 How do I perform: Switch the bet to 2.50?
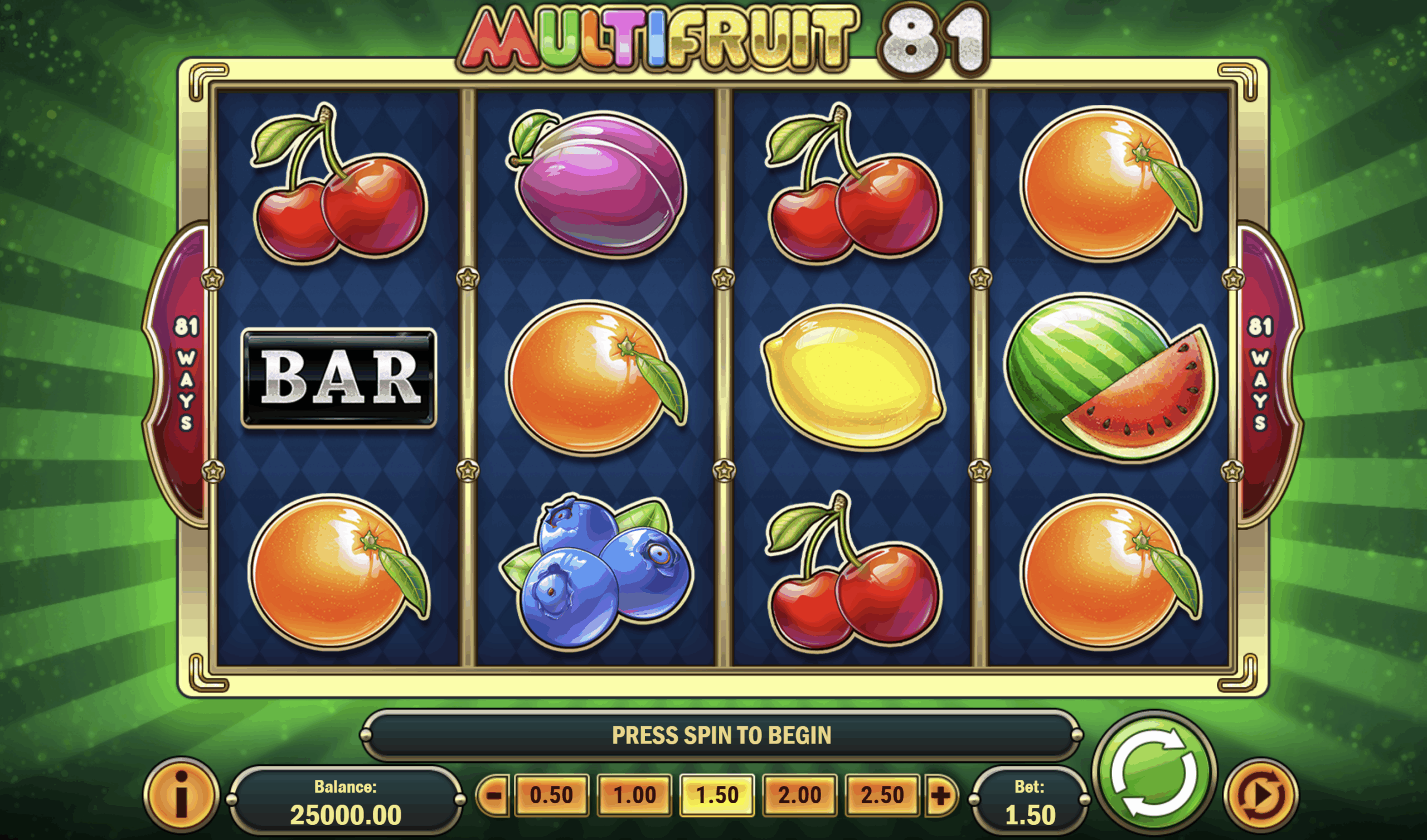coord(882,795)
